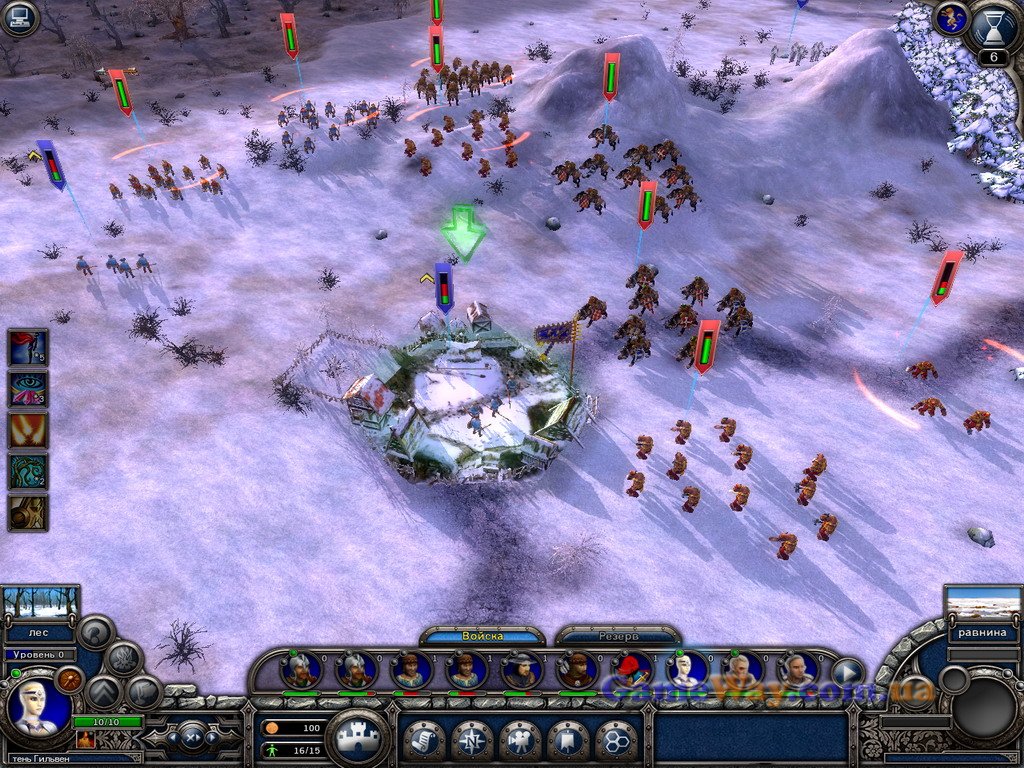The image size is (1024, 768).
Task: Open the computer menu icon
Action: (x=18, y=18)
